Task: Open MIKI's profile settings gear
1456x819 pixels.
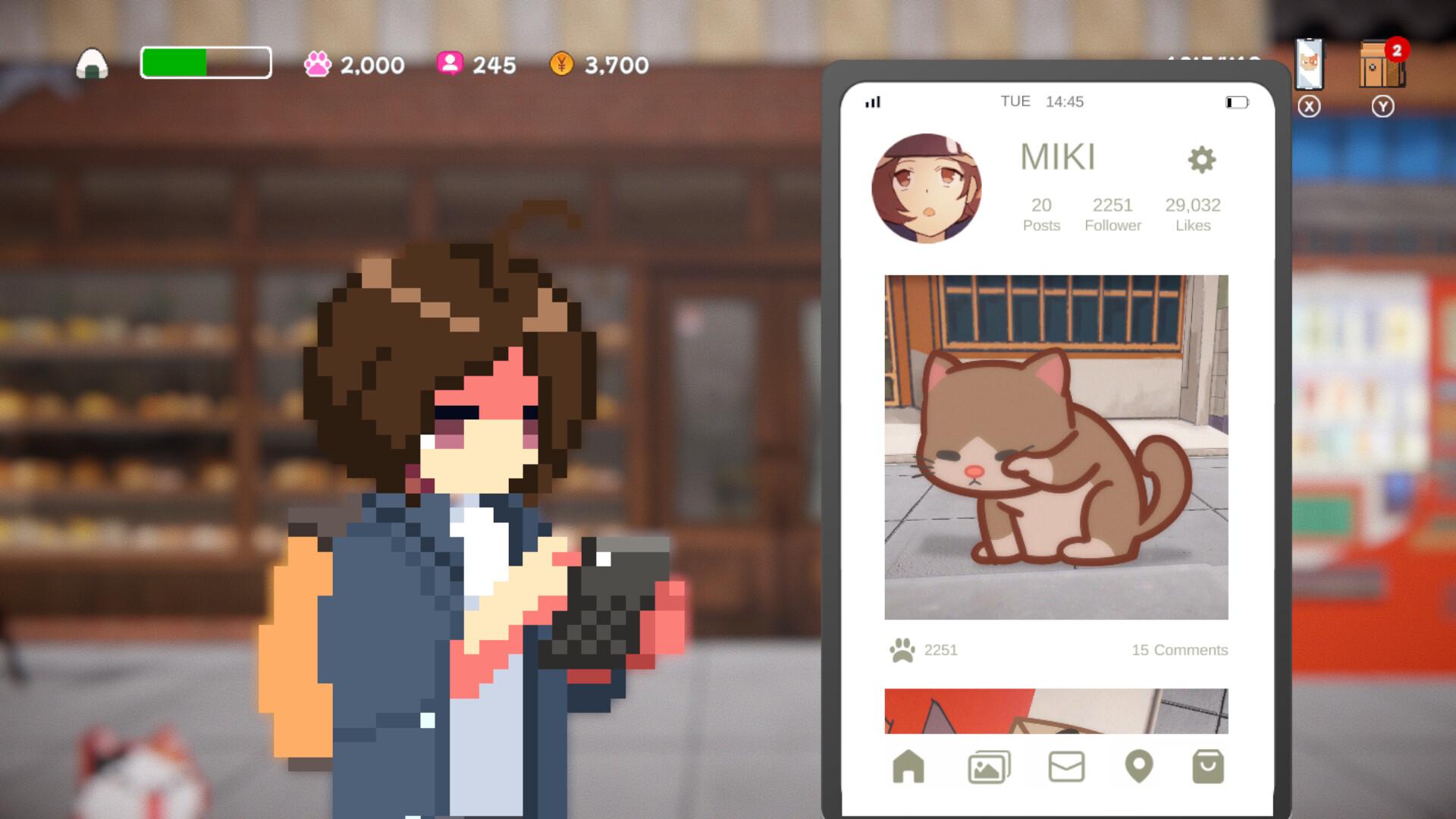Action: tap(1203, 159)
